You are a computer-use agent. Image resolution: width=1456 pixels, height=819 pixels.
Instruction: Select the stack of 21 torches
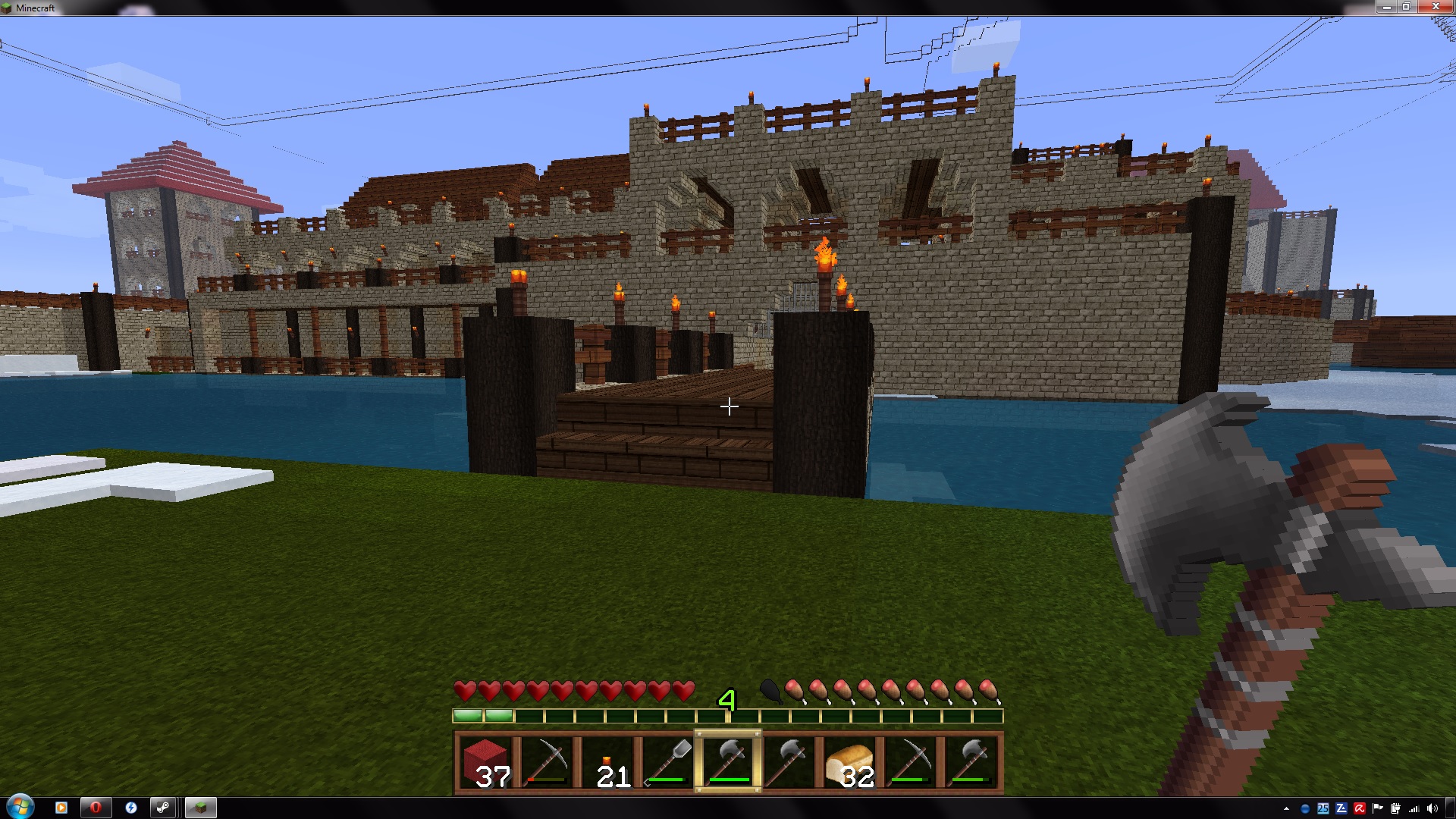click(x=607, y=762)
